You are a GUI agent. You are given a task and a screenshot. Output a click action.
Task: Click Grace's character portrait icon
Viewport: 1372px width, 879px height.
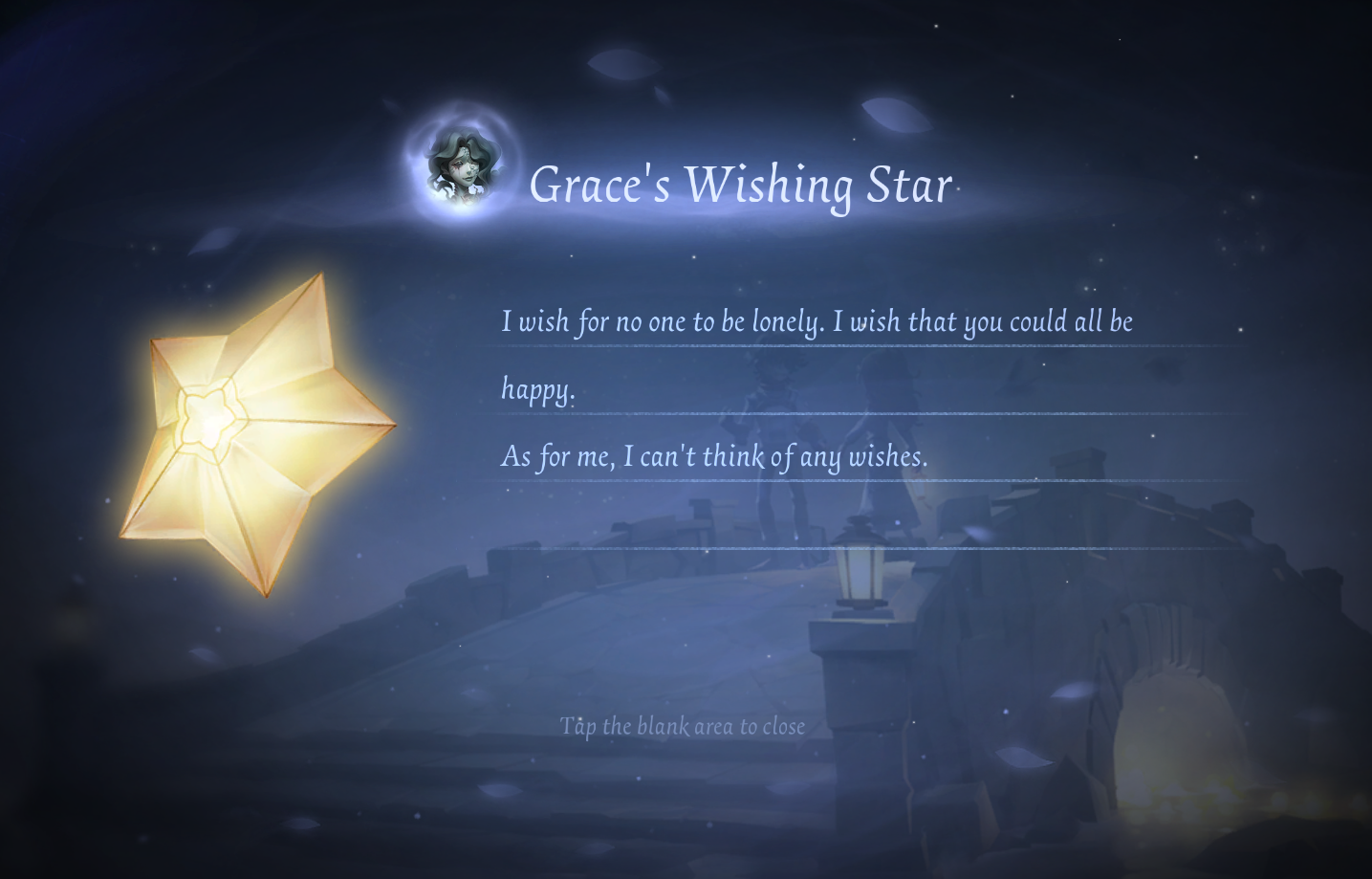pos(463,166)
